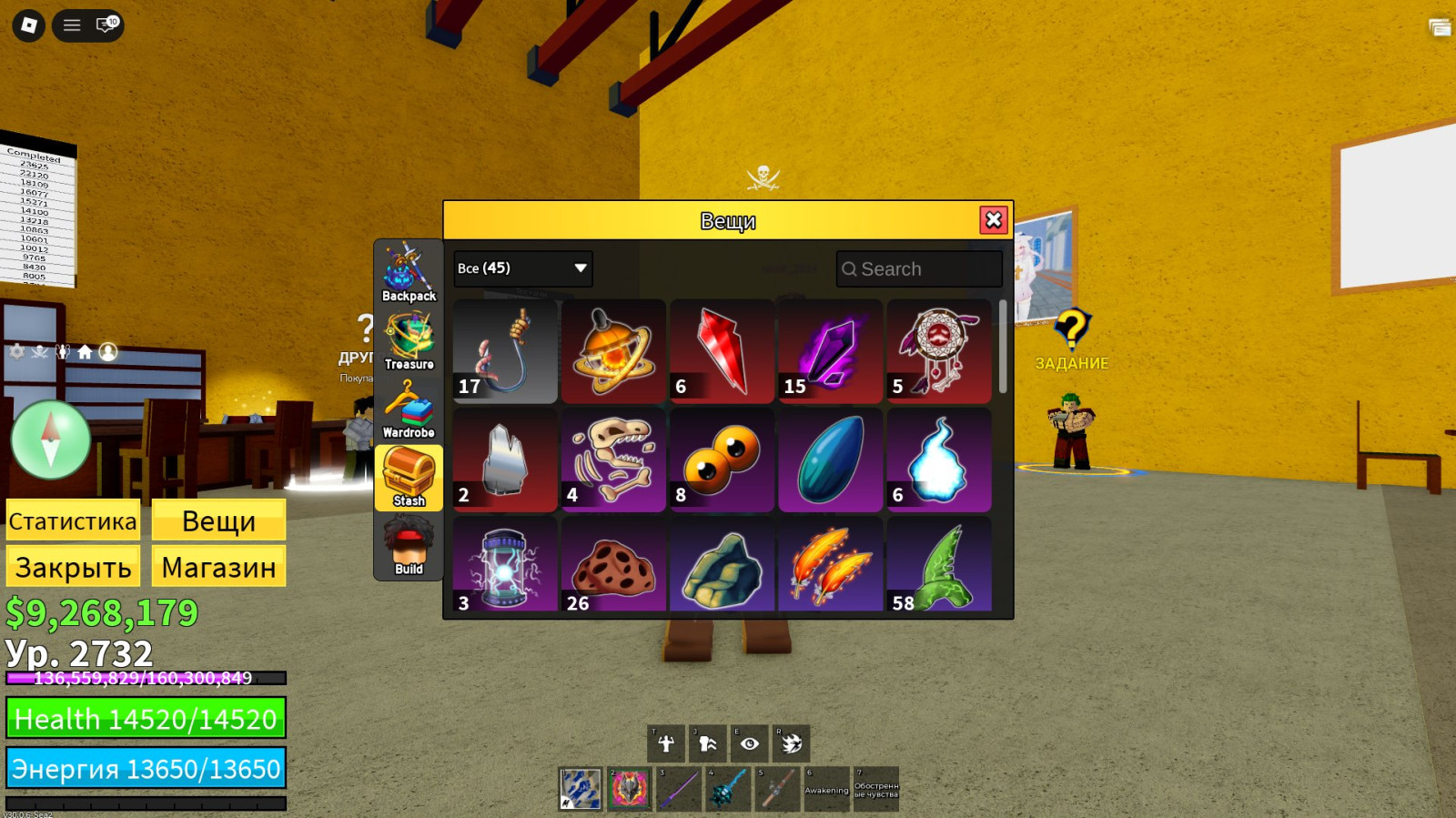Select the dreamcatcher mask item
This screenshot has width=1456, height=818.
(938, 351)
